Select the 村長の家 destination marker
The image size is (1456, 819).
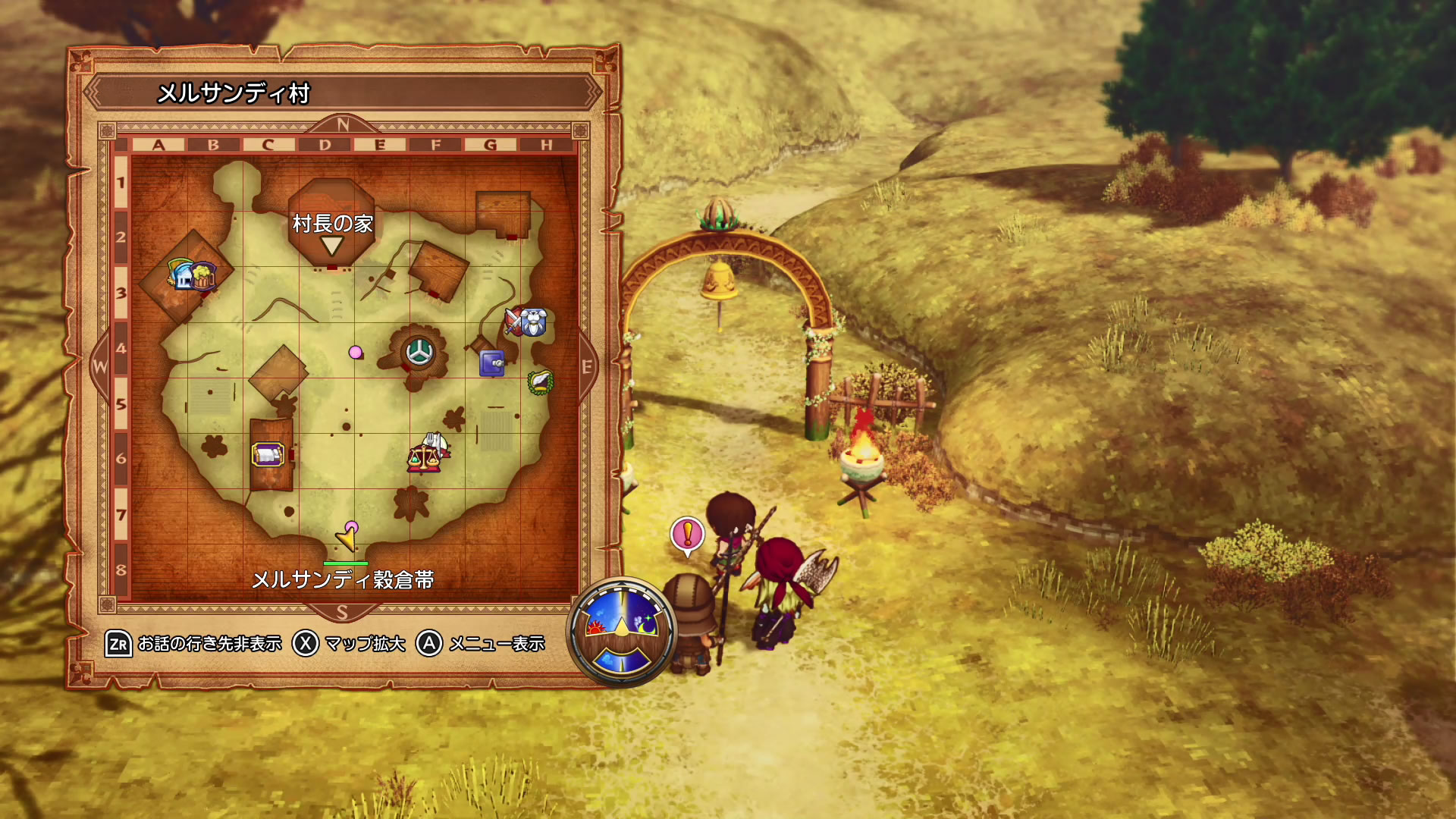331,244
